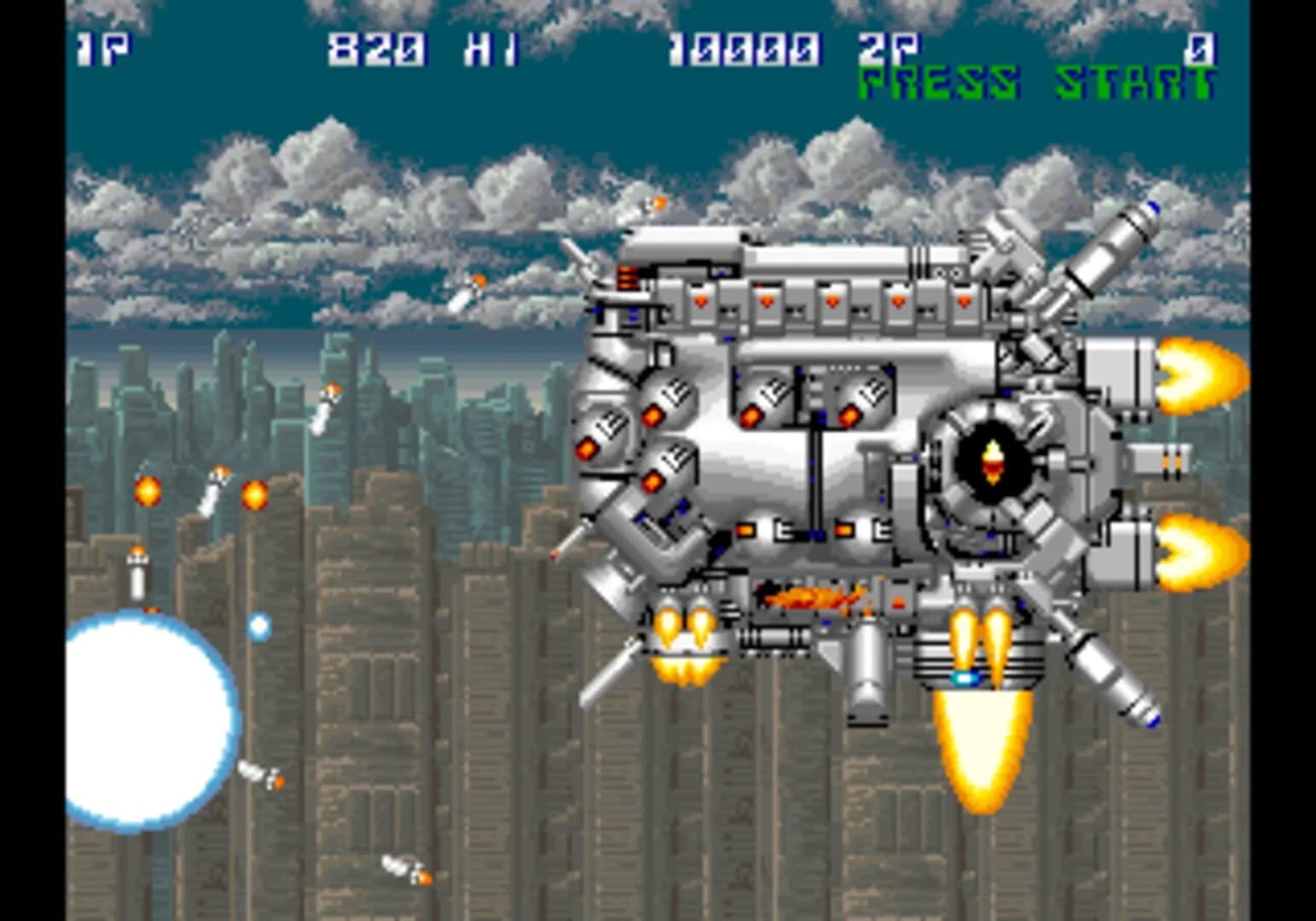The image size is (1316, 921).
Task: Click the large rocket booster flame beneath the boss
Action: (x=981, y=750)
